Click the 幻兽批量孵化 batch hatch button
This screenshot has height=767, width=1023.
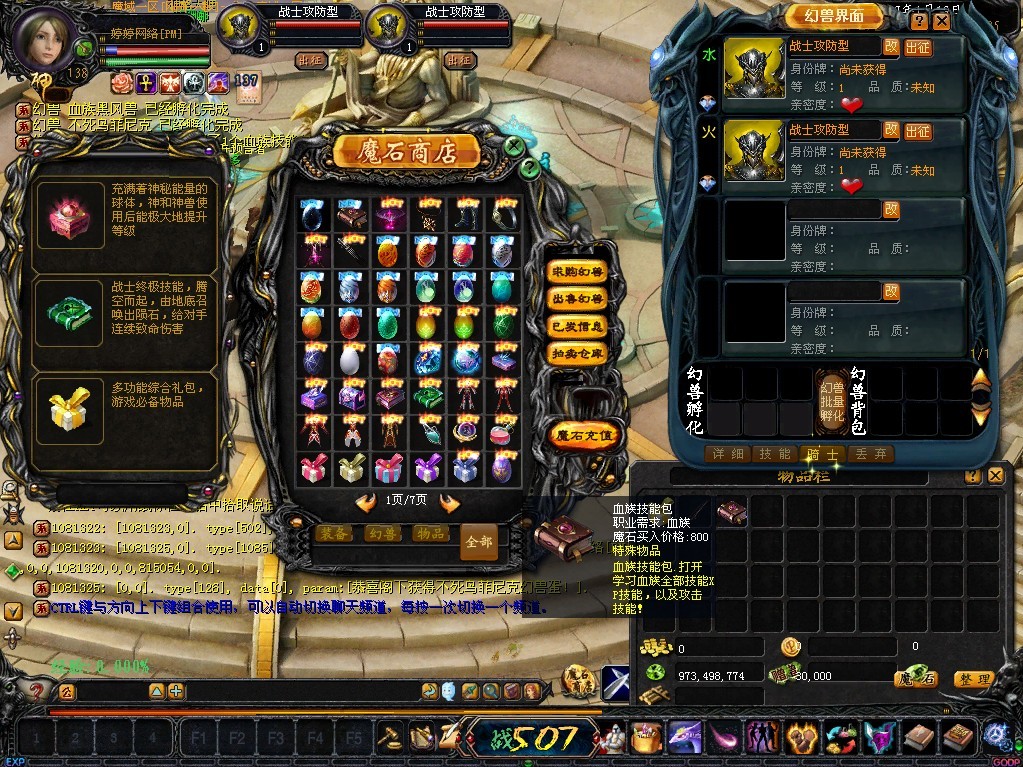pyautogui.click(x=831, y=400)
